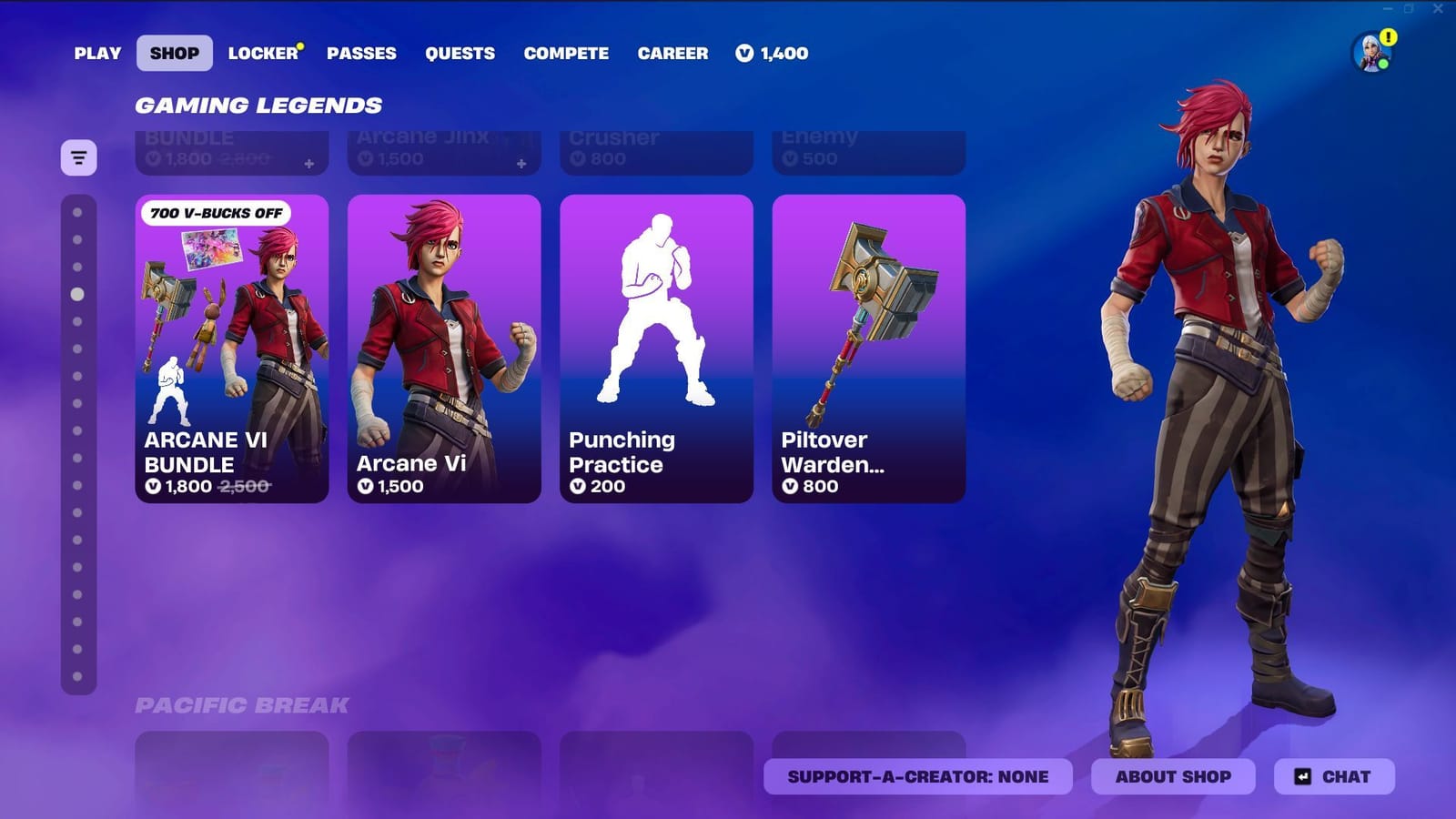View the Arcane VI Bundle with discount badge
Viewport: 1456px width, 819px height.
[x=231, y=346]
